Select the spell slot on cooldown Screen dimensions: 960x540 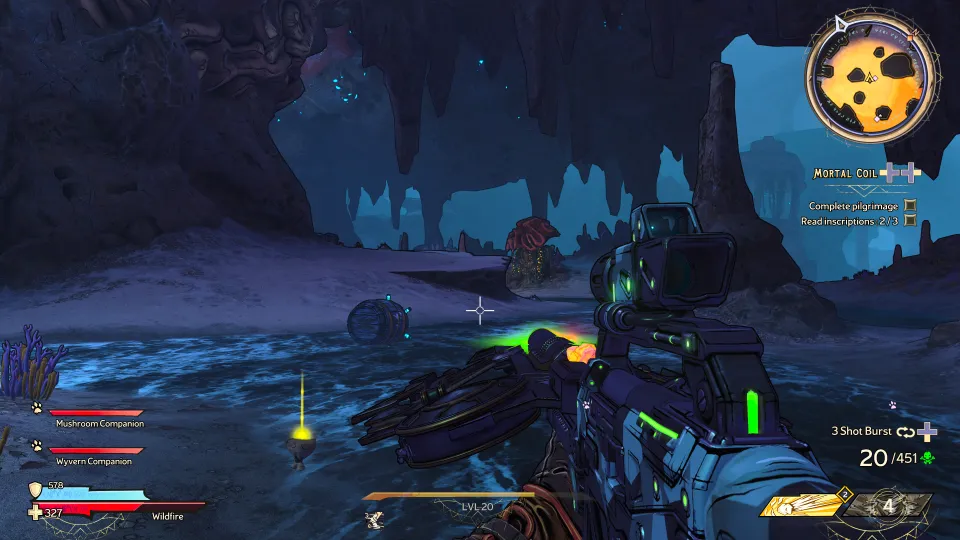tap(888, 506)
